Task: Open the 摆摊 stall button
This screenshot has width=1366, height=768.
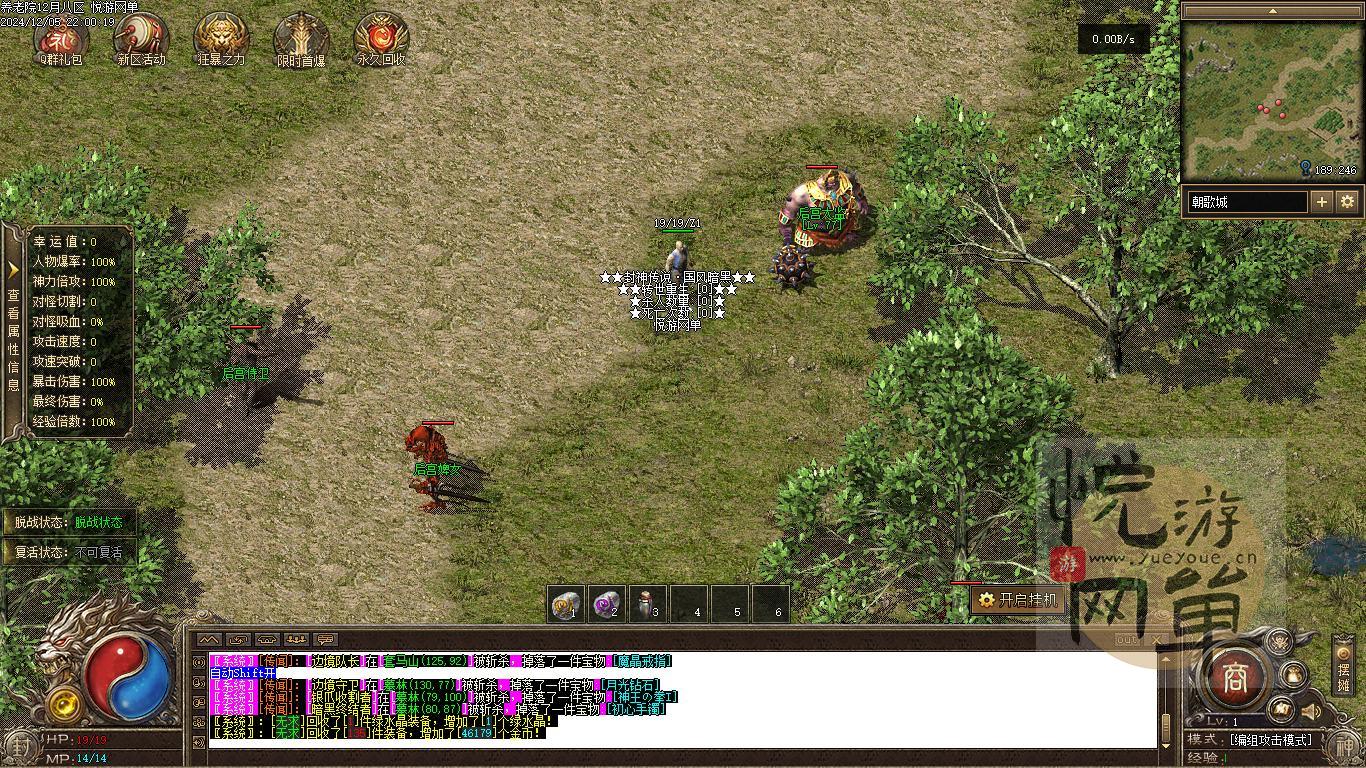Action: click(x=1343, y=670)
